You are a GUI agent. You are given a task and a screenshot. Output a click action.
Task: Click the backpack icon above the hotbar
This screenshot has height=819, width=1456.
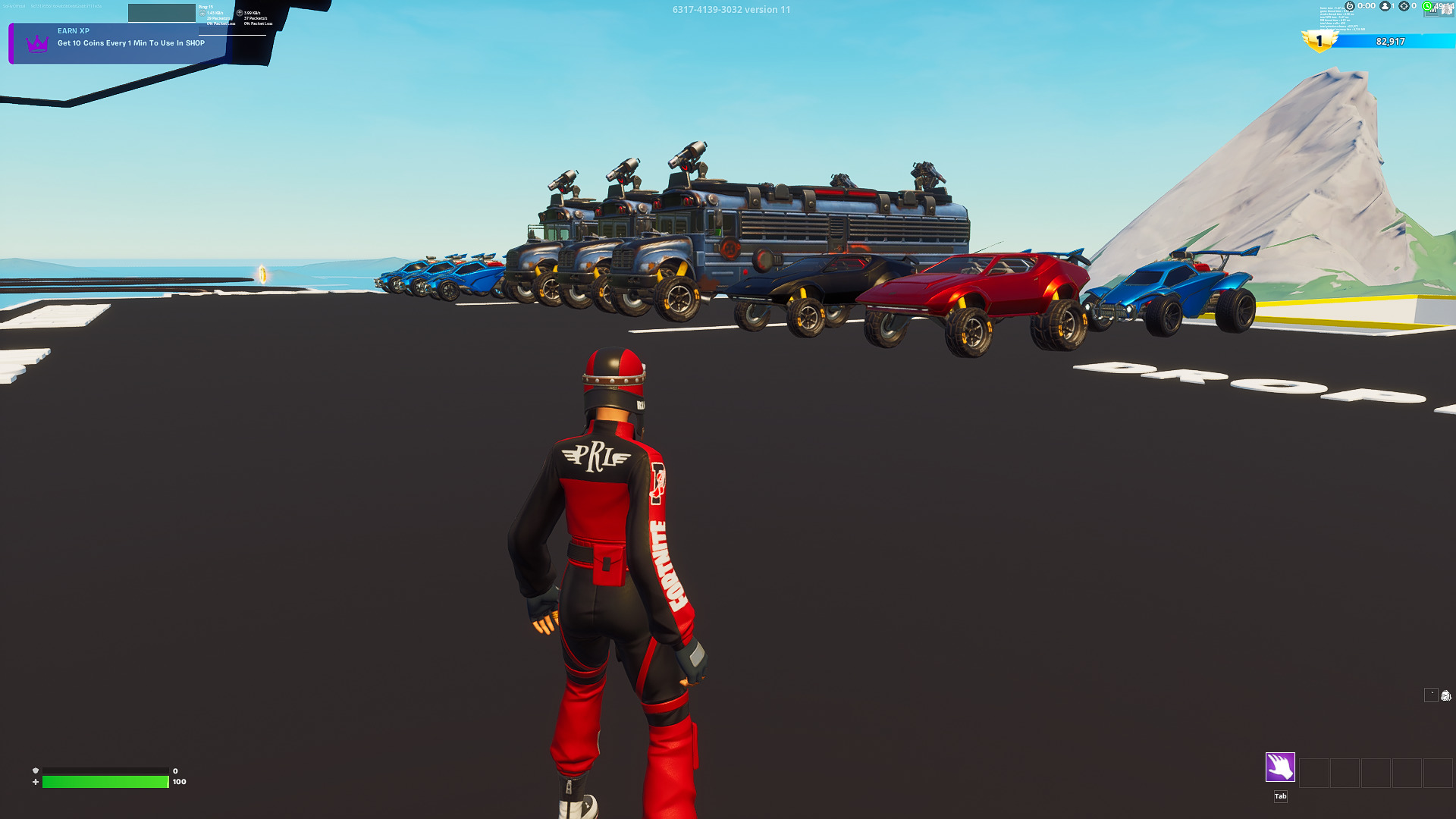coord(1446,696)
